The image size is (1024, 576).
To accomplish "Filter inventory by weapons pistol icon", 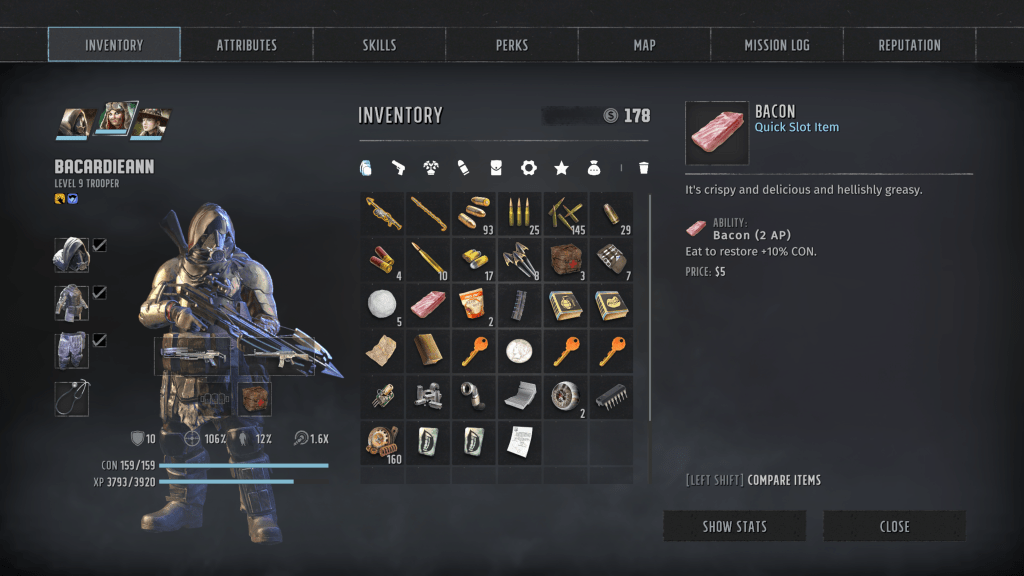I will click(x=399, y=168).
